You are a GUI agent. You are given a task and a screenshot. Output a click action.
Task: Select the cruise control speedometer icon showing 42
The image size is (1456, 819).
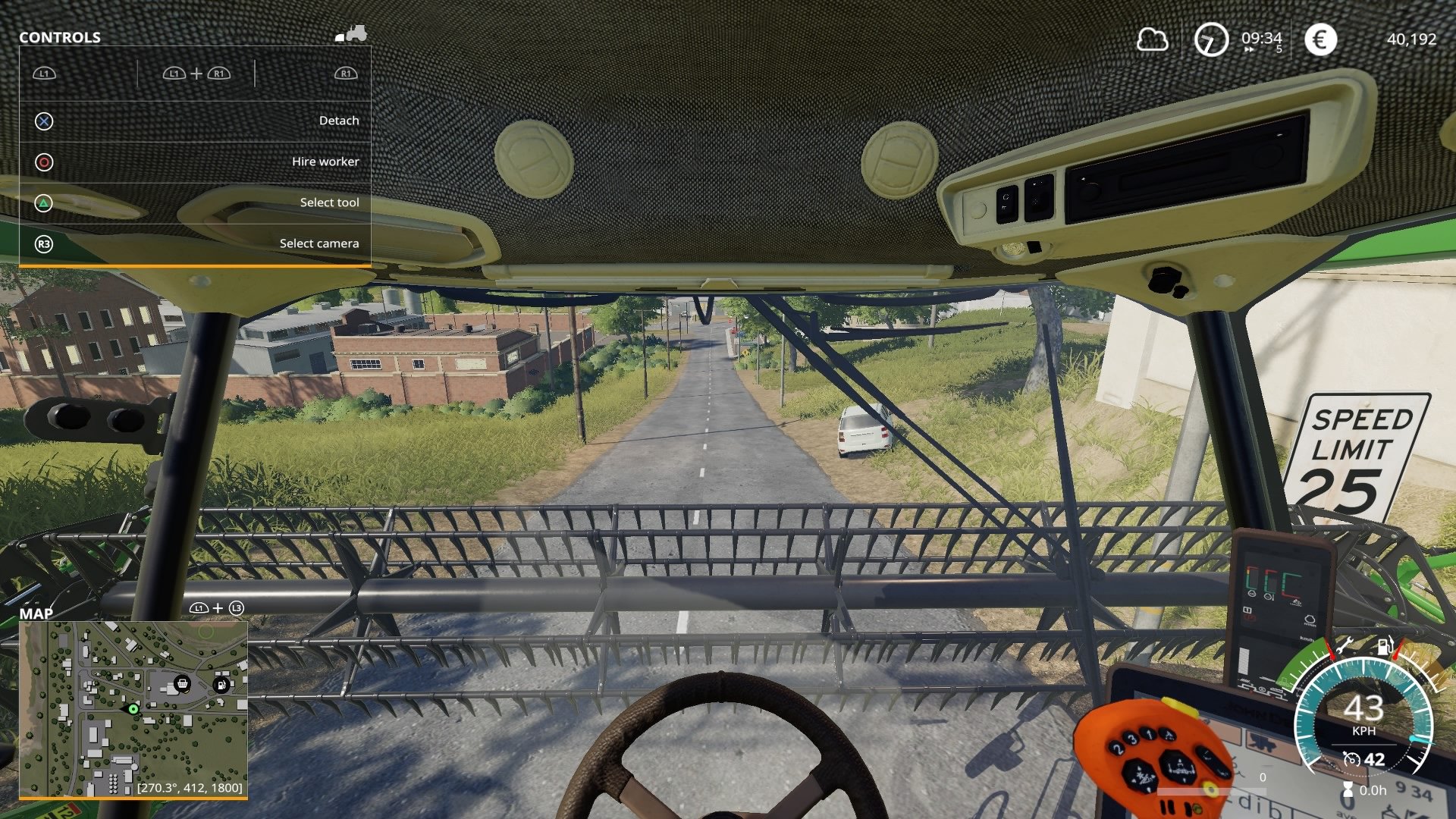point(1352,761)
